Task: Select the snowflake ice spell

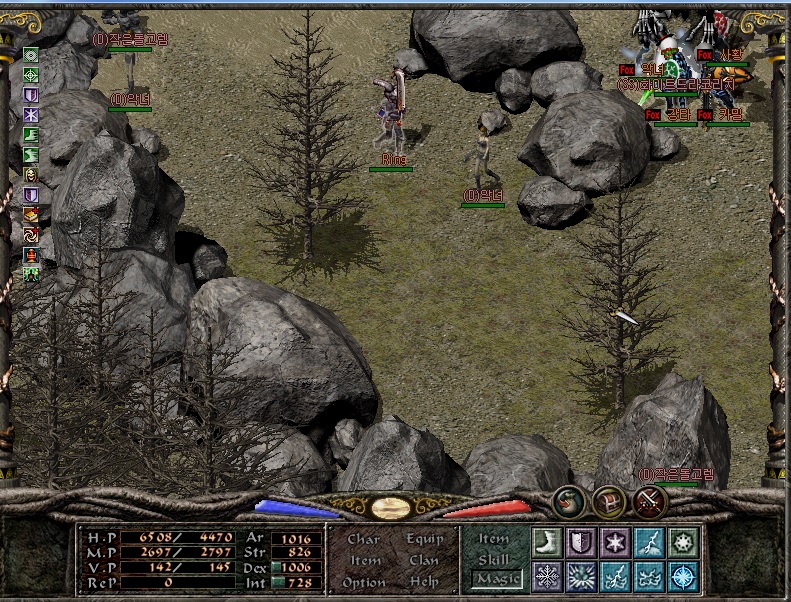Action: click(547, 576)
